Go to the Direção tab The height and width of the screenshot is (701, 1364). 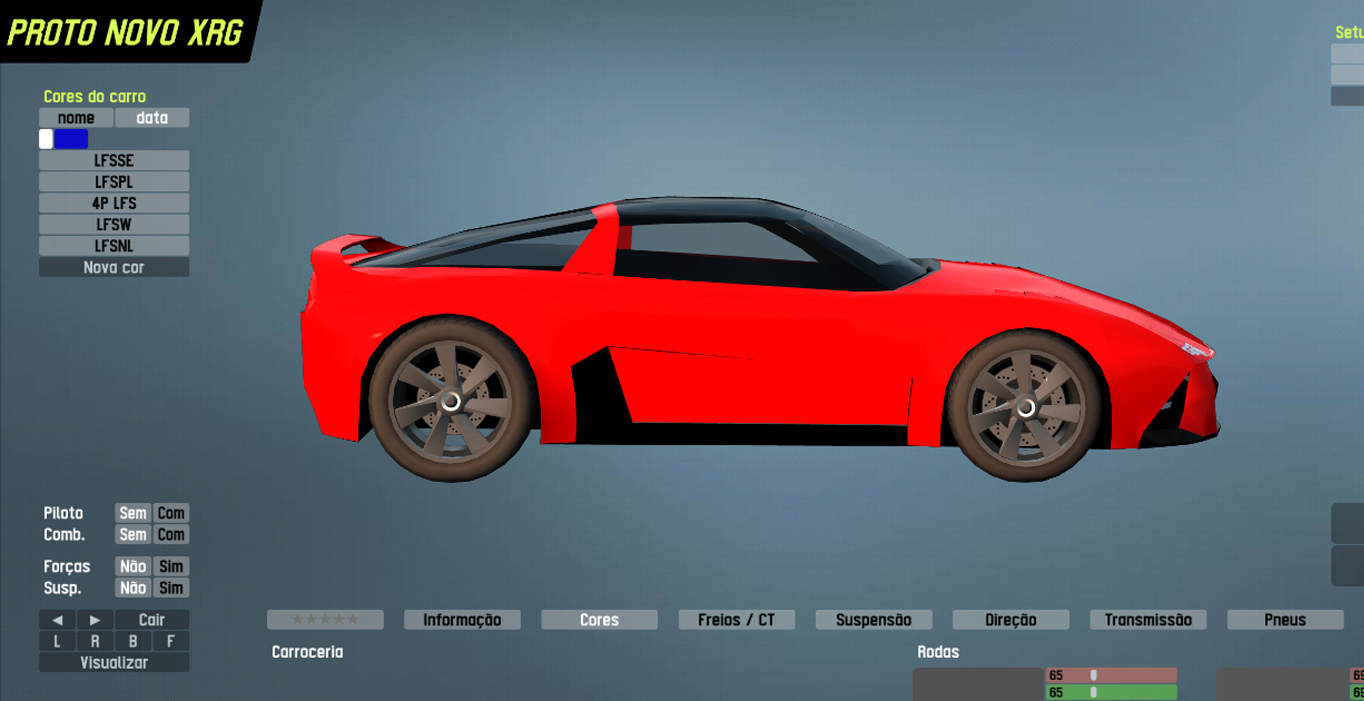1010,620
